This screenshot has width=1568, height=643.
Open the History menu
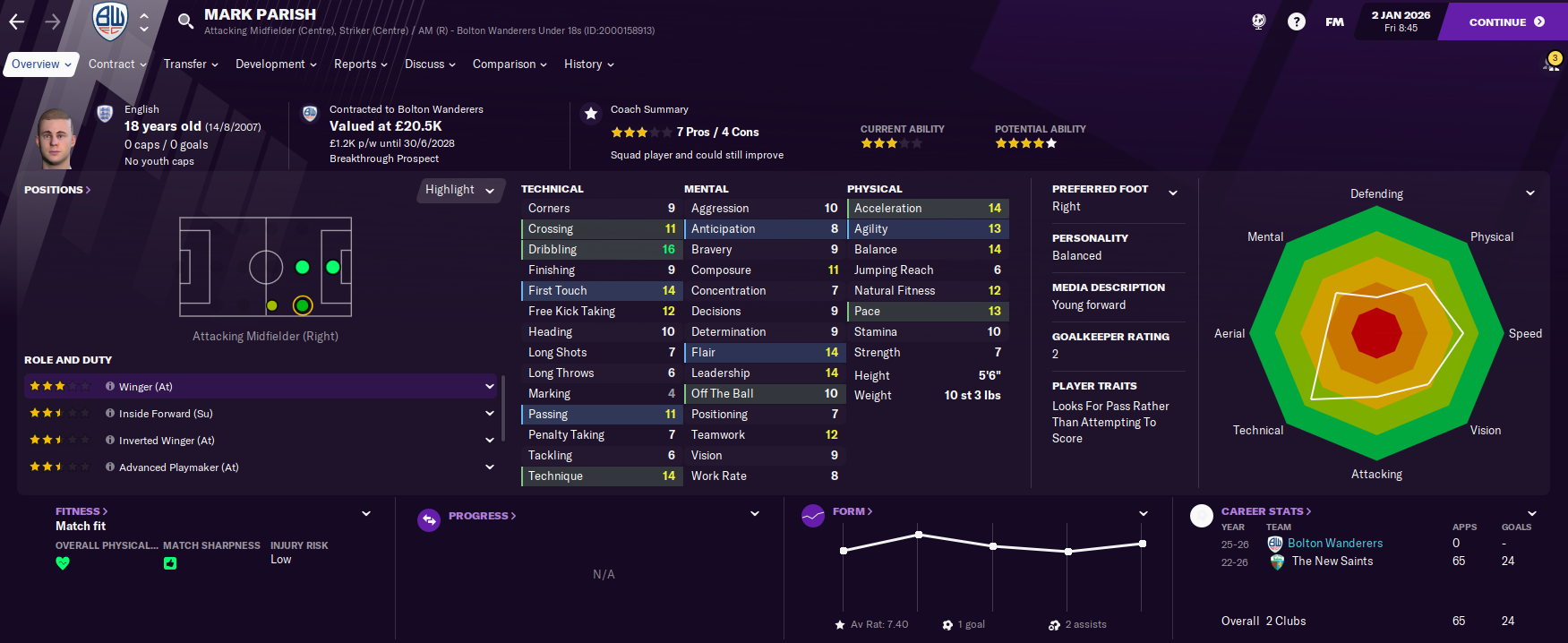(x=588, y=64)
